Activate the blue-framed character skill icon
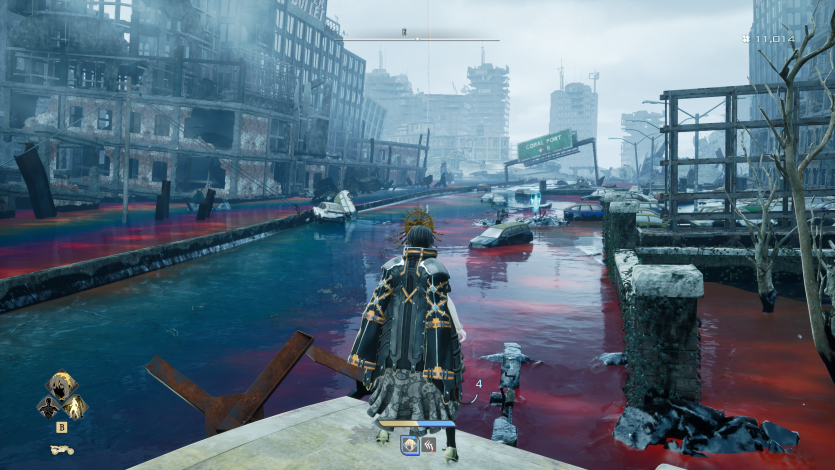Viewport: 835px width, 470px height. 410,444
